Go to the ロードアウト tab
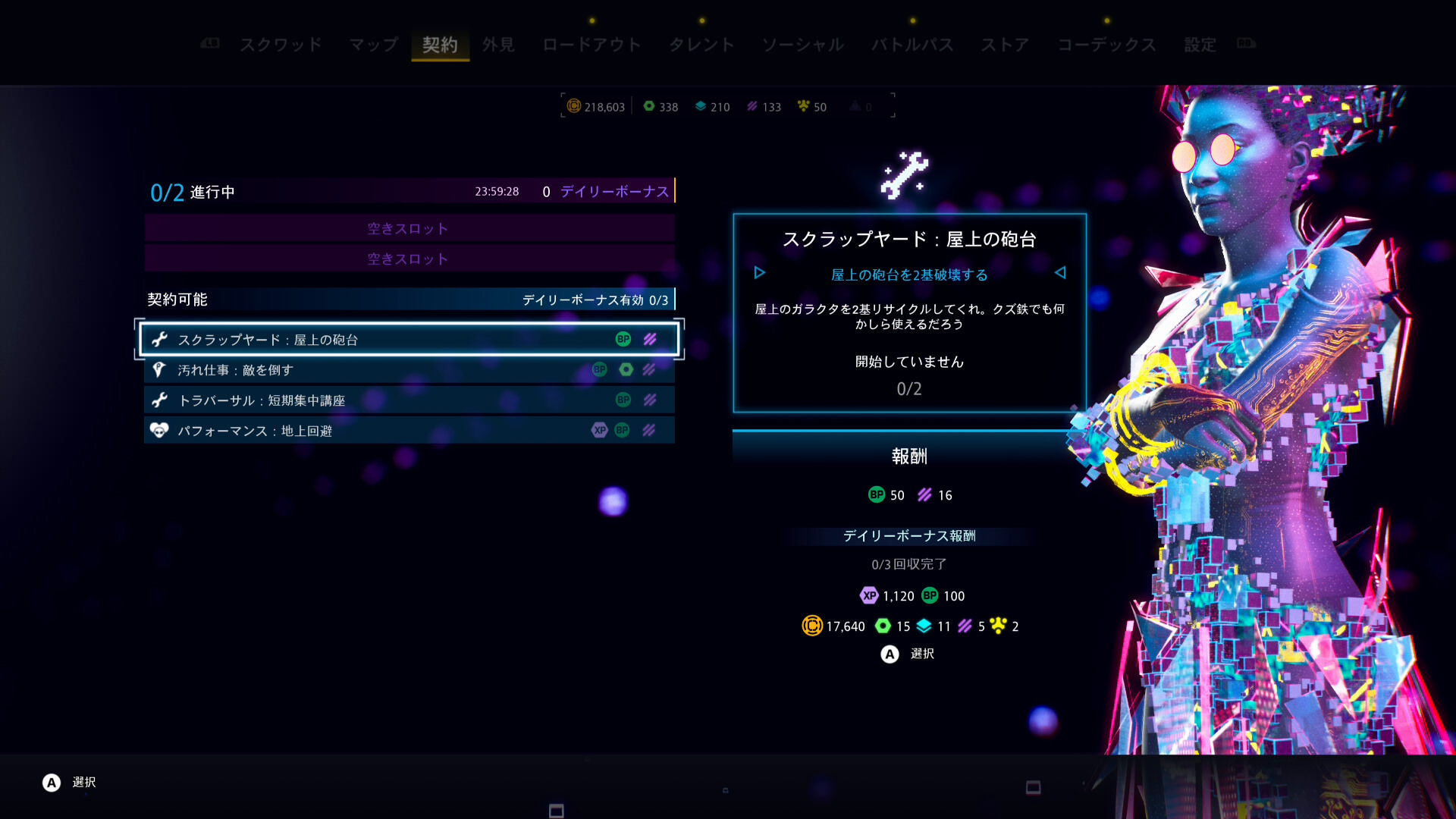The height and width of the screenshot is (819, 1456). 591,45
